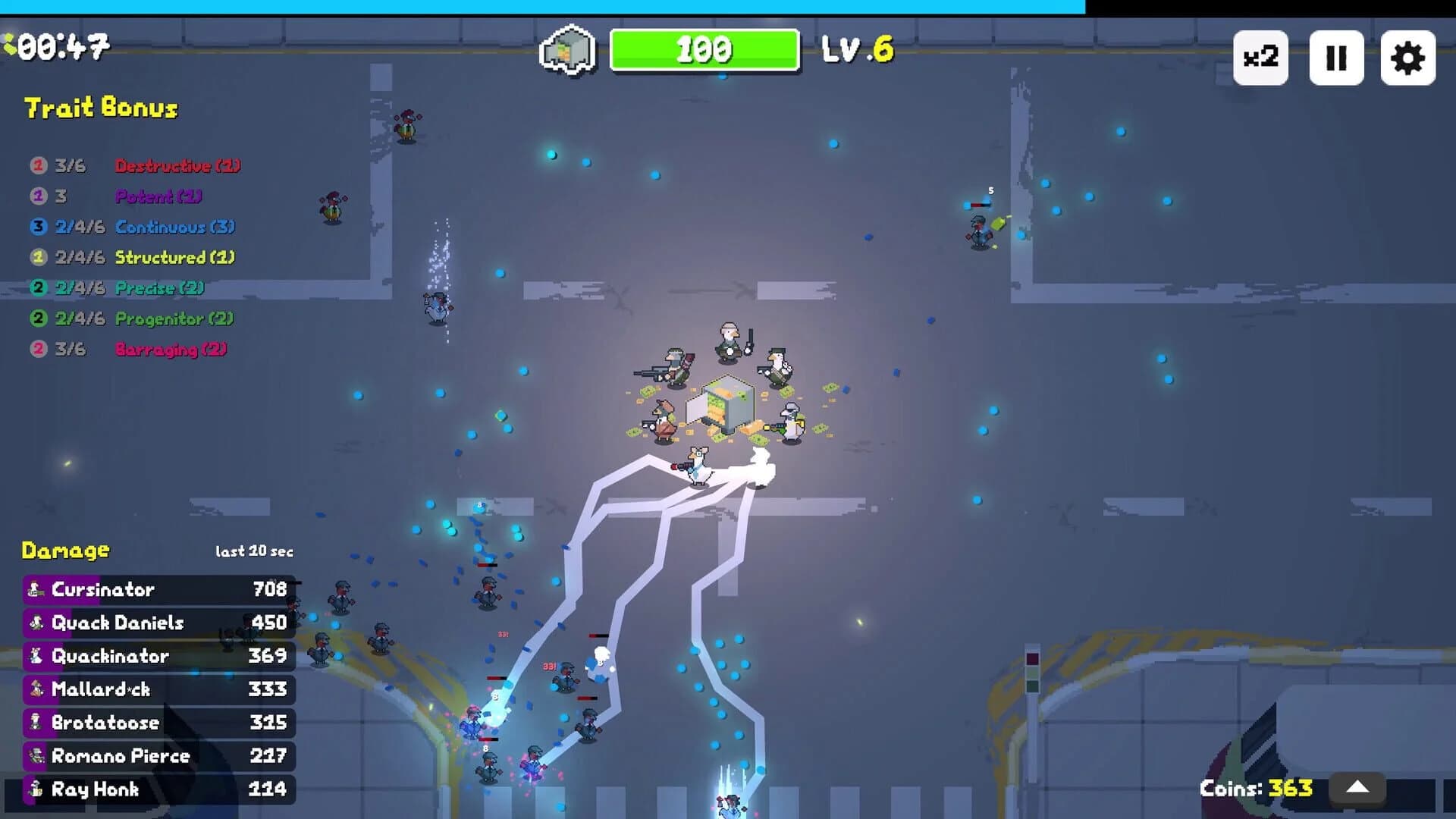
Task: Pause the game with the pause button
Action: (1335, 57)
